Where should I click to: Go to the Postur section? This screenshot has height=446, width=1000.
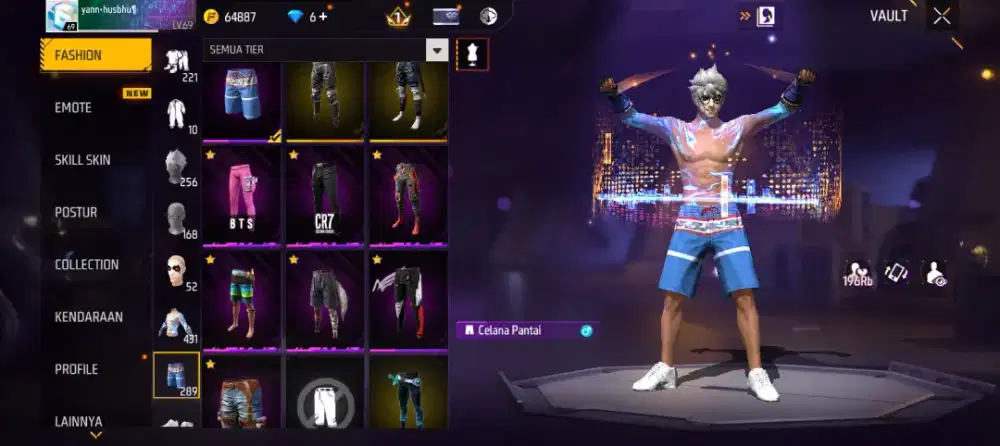[76, 212]
